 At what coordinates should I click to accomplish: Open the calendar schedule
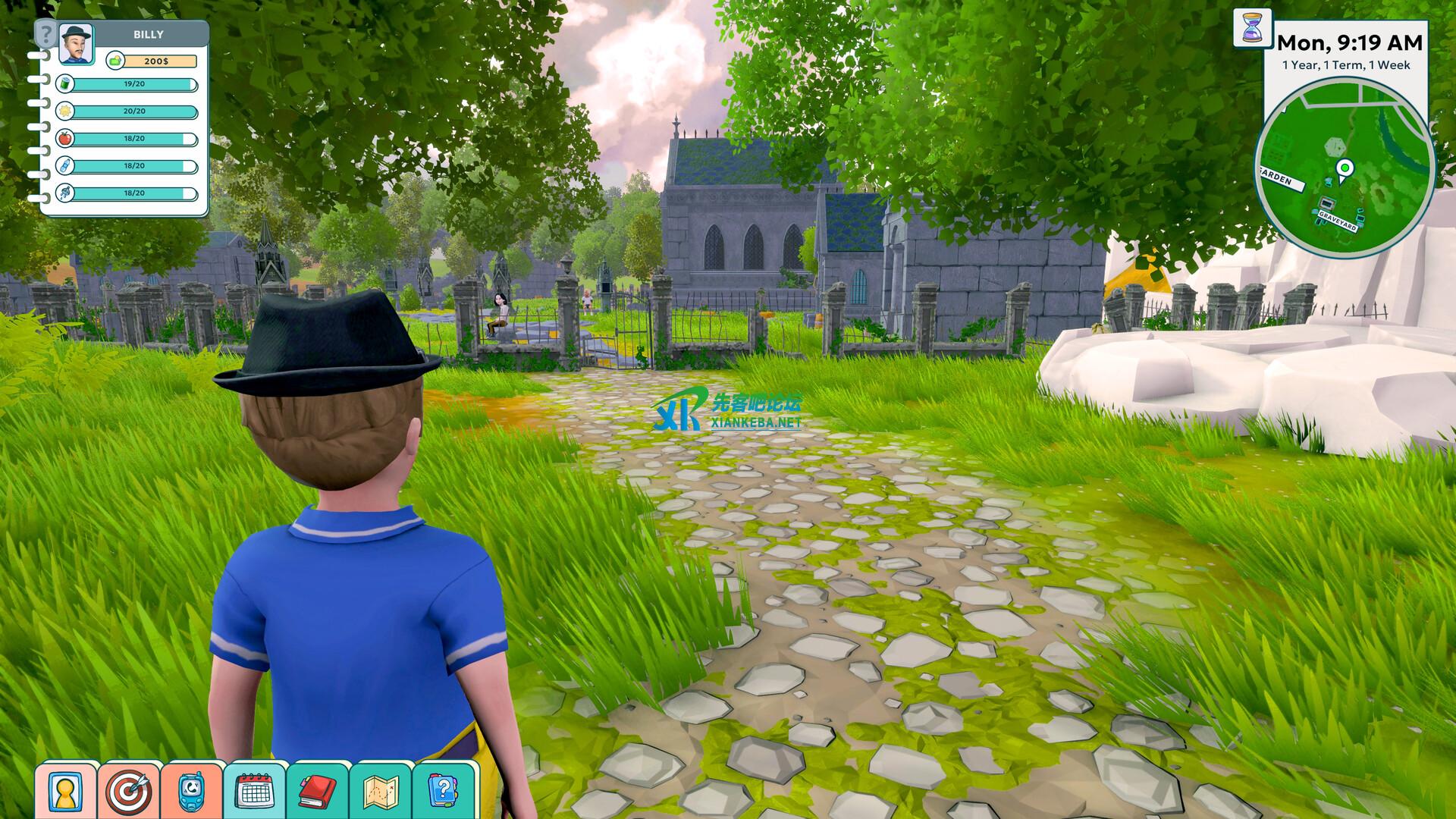click(x=255, y=791)
